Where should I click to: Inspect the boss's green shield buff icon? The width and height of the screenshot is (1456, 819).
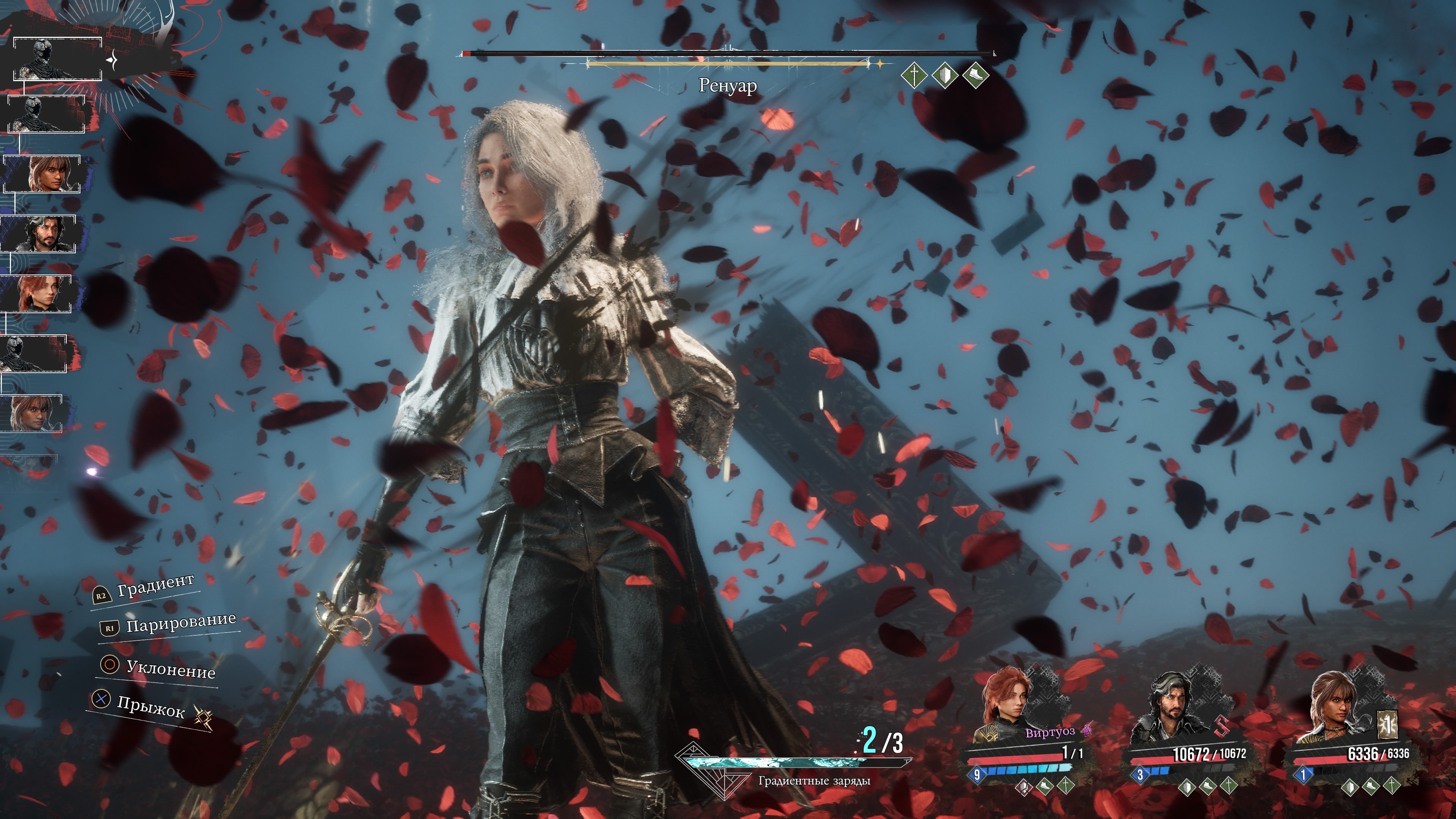pos(945,75)
